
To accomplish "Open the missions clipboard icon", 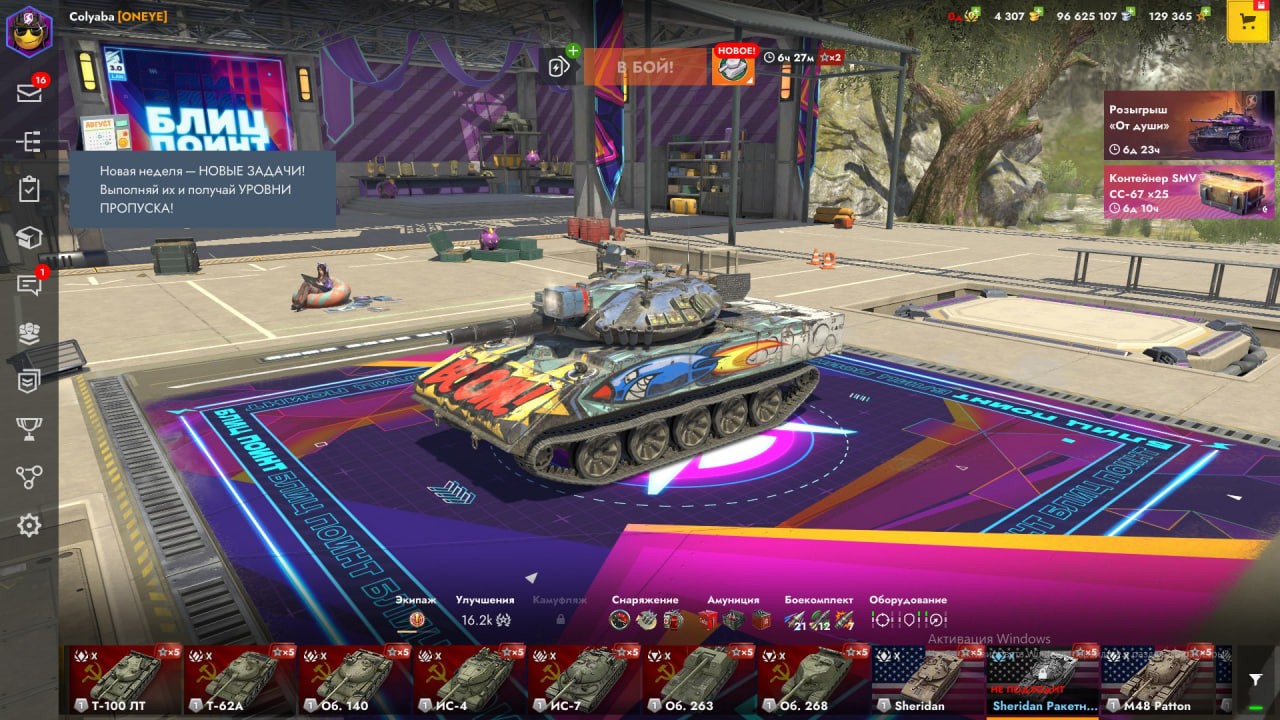I will [x=29, y=189].
